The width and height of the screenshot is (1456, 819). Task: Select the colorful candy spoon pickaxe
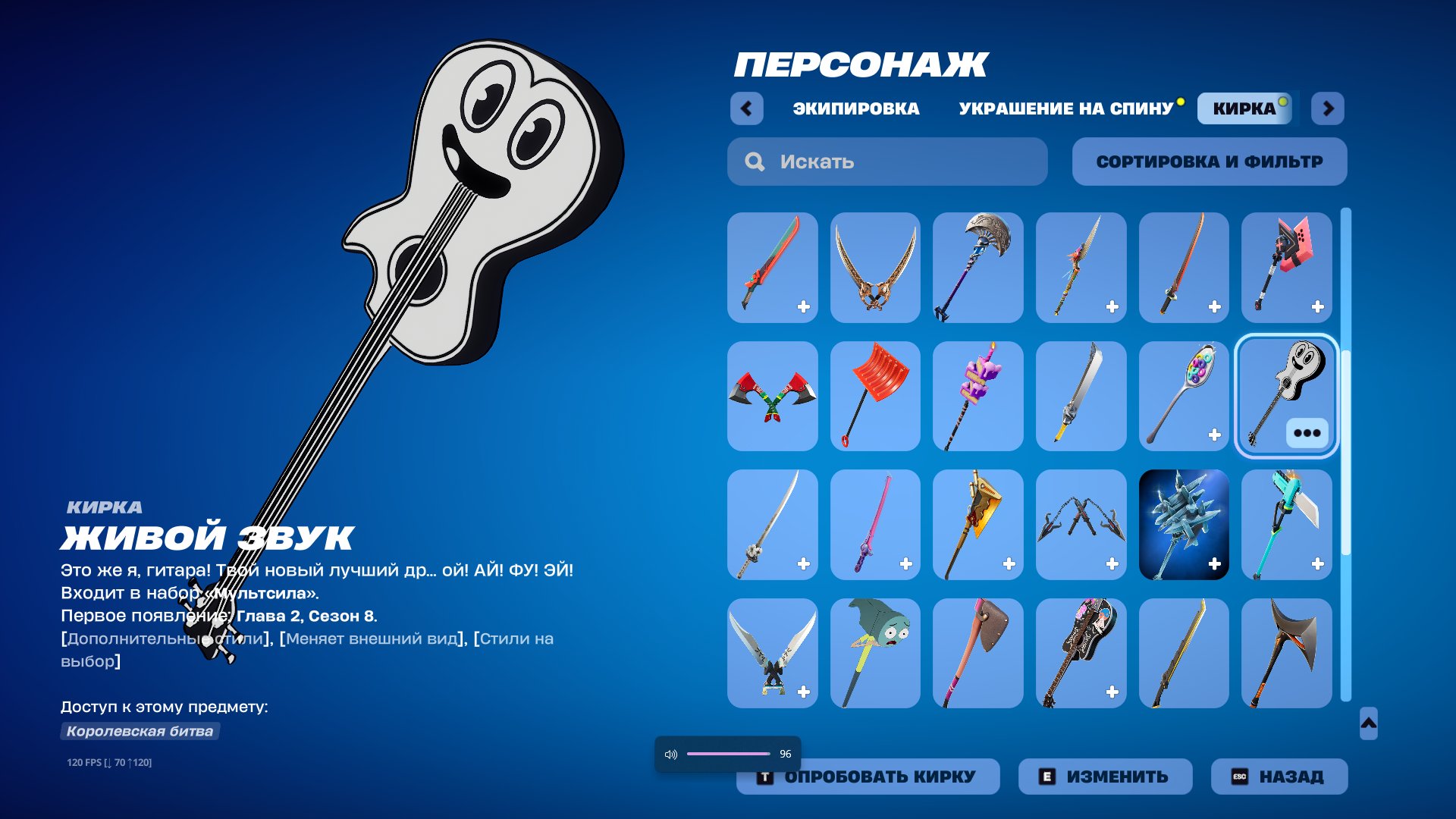pyautogui.click(x=1184, y=395)
